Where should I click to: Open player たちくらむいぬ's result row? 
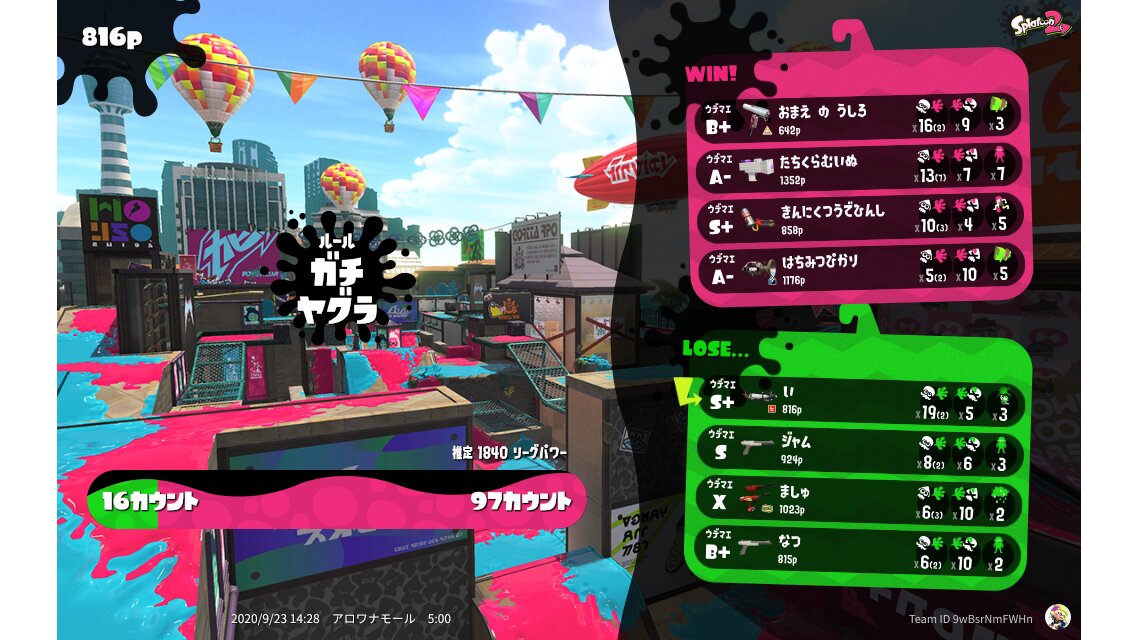(858, 167)
